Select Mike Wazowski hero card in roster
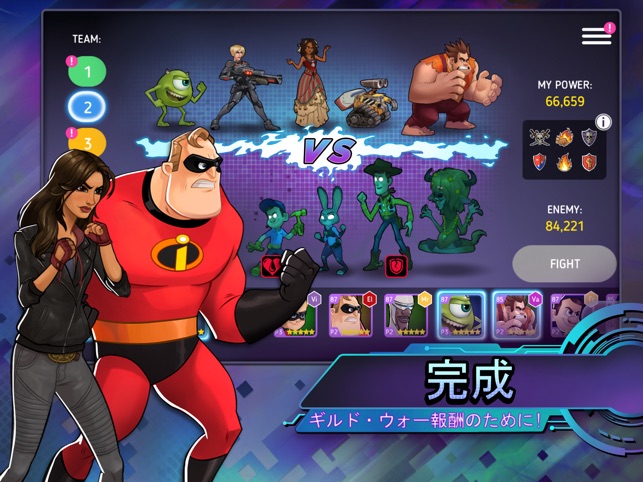 click(460, 315)
